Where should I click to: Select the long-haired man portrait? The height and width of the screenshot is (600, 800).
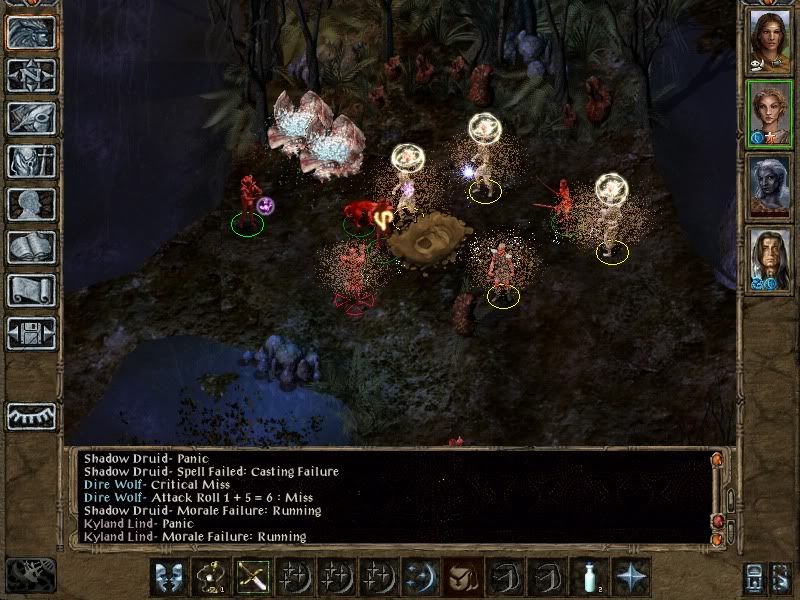click(769, 261)
